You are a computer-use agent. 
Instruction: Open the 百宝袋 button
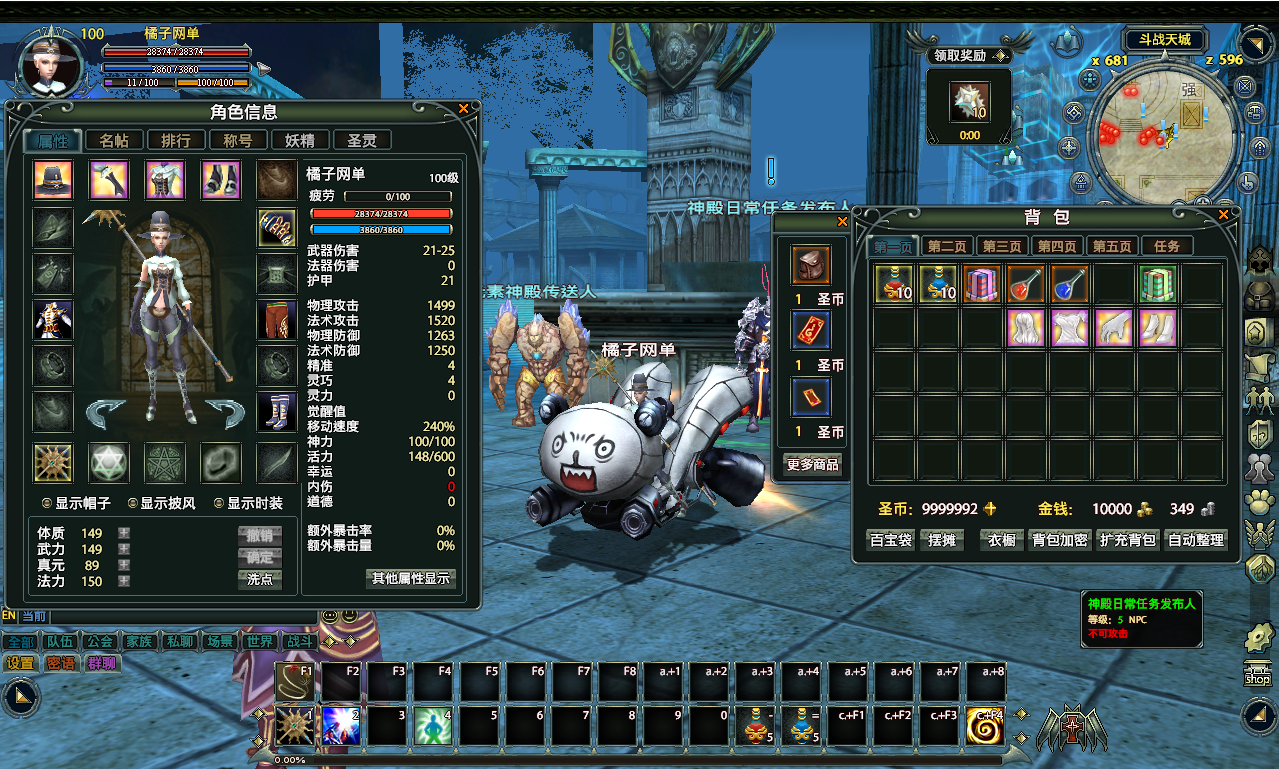[890, 540]
